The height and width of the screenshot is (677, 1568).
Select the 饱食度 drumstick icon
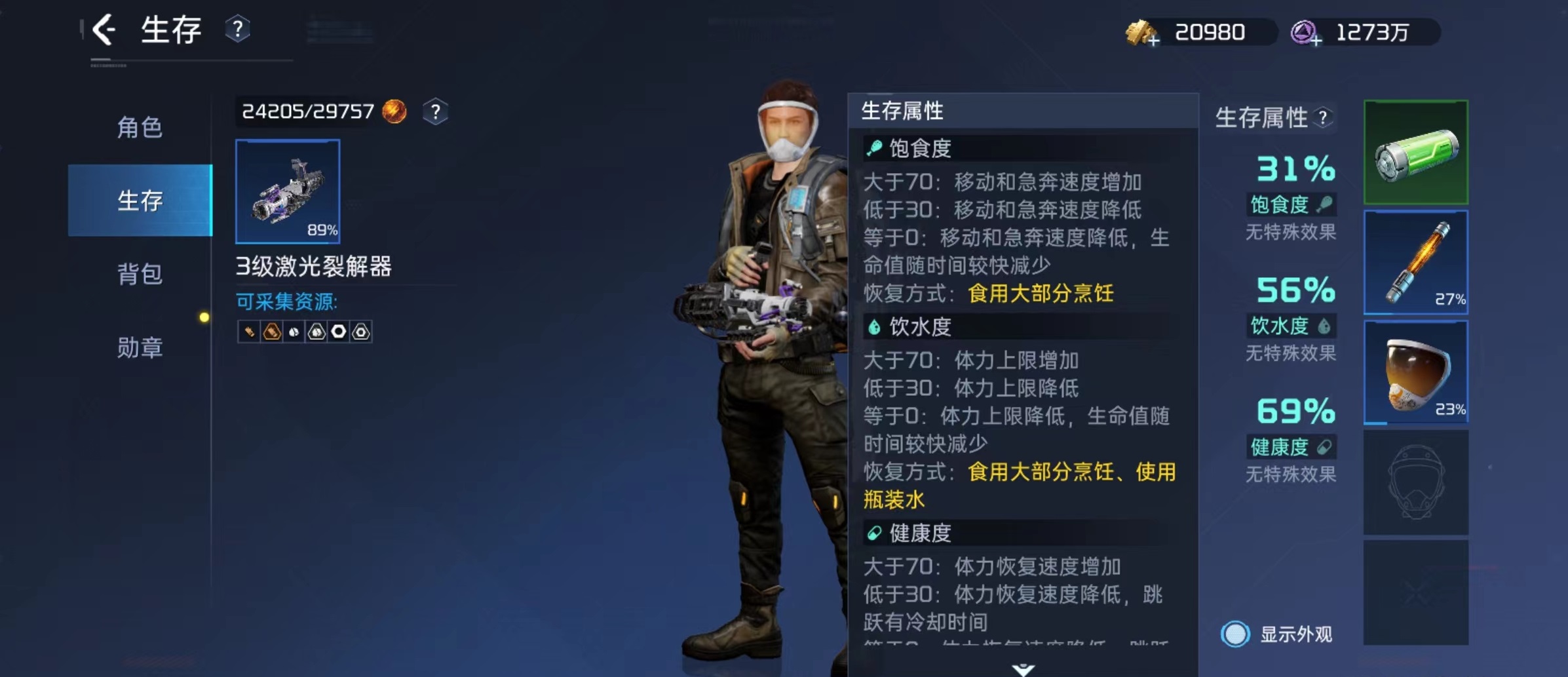(x=1326, y=204)
